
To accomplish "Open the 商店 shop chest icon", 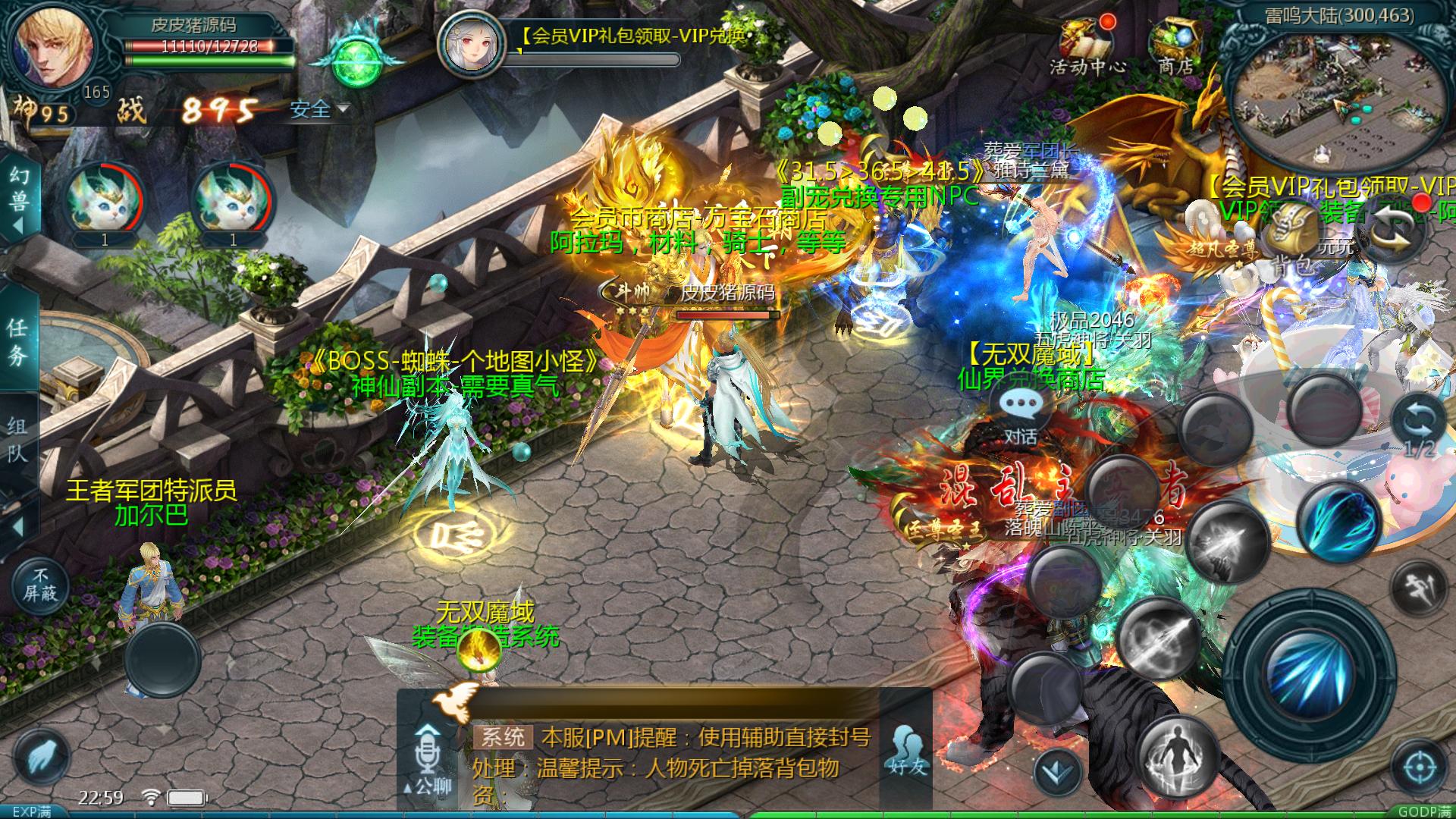I will (1175, 45).
